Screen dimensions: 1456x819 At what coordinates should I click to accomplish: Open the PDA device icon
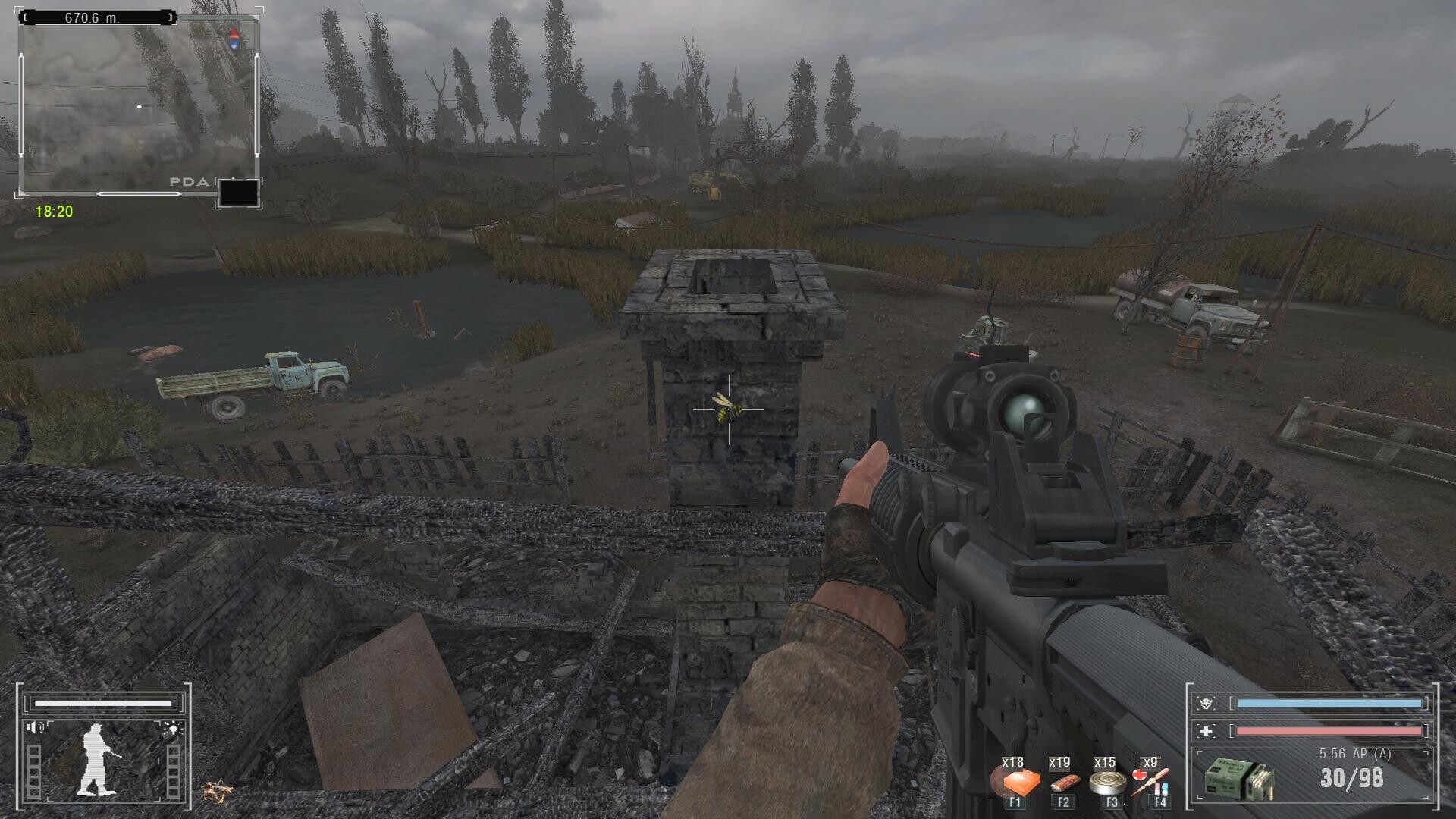tap(238, 193)
